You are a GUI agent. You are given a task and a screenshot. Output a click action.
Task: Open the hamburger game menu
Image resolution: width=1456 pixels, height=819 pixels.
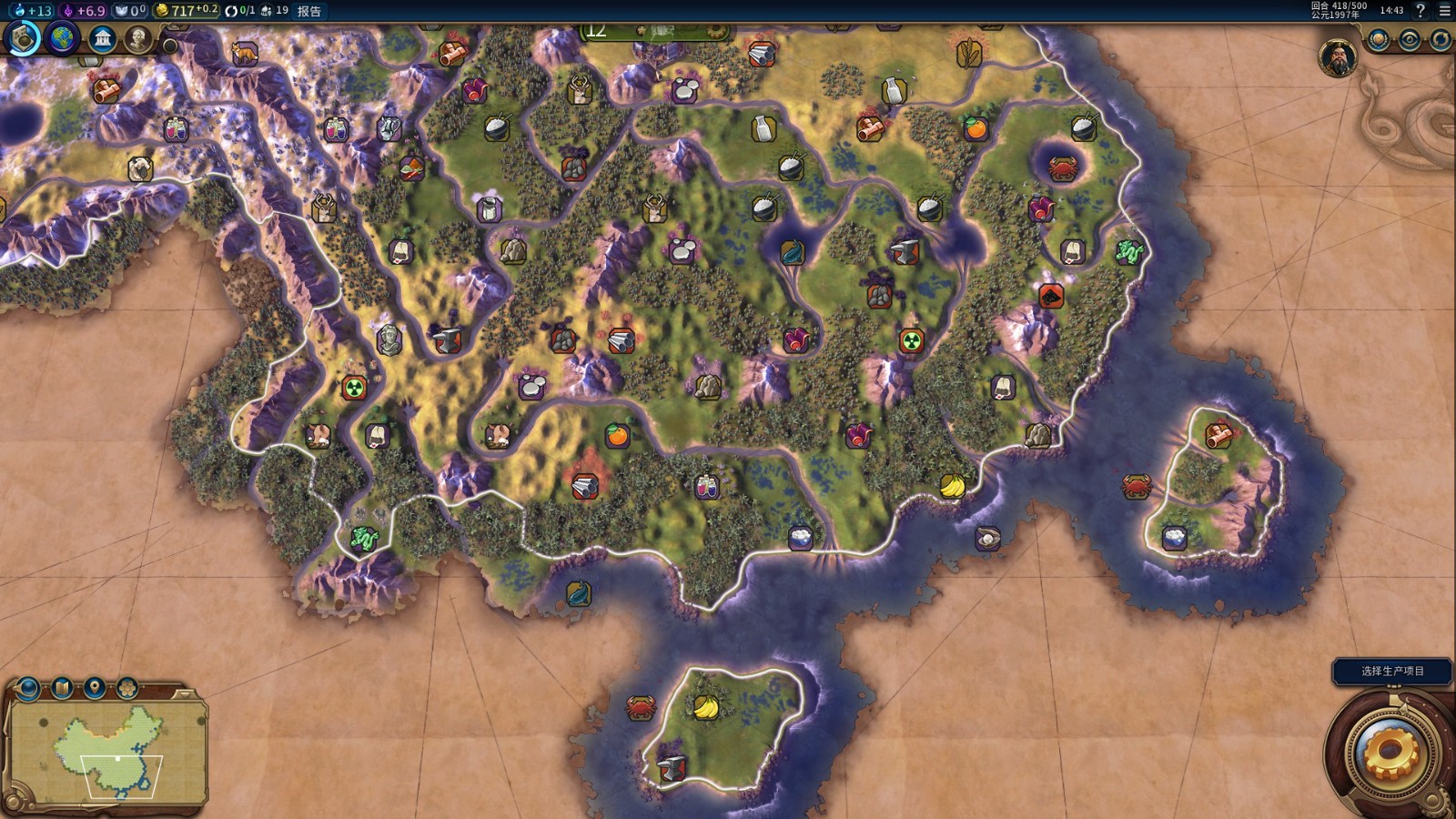click(1444, 11)
